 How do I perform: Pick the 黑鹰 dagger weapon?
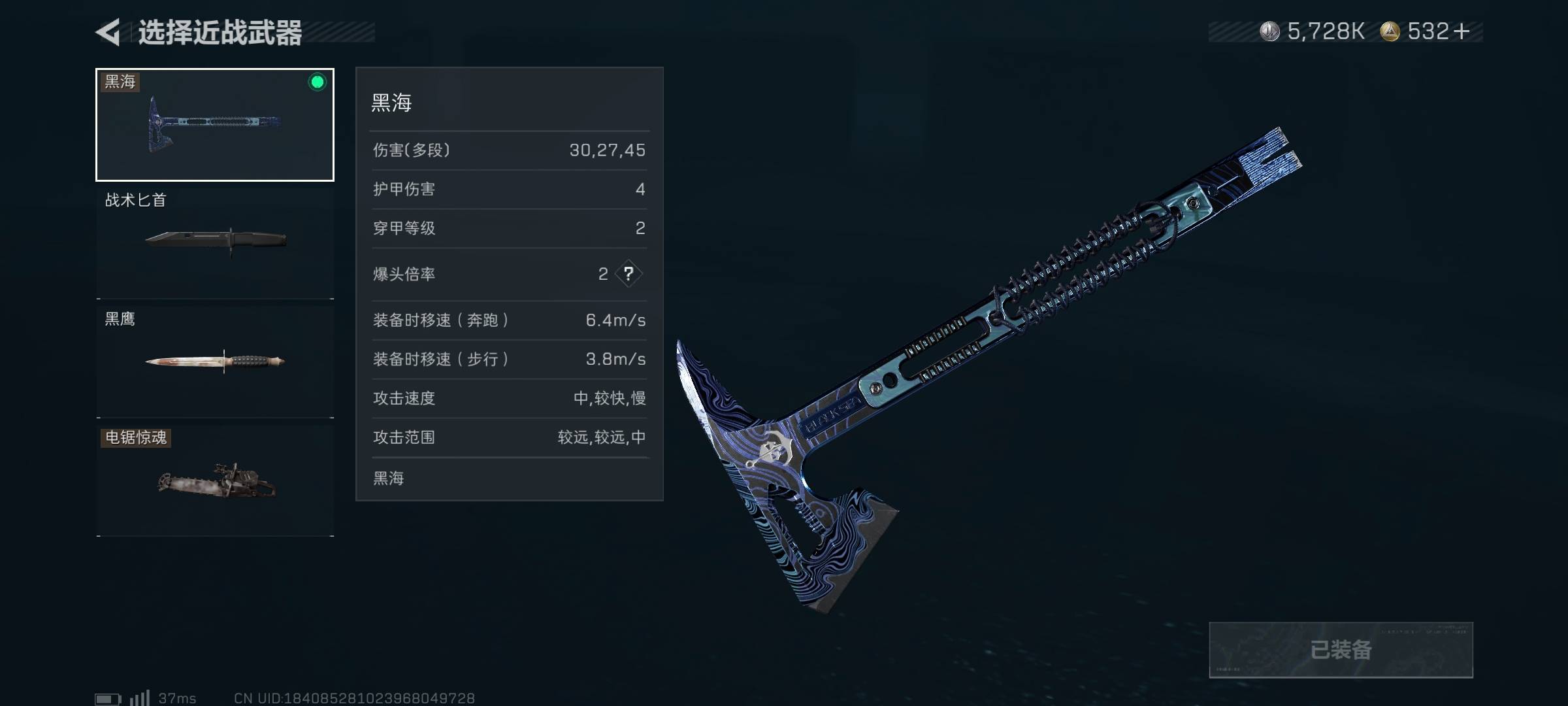[215, 361]
